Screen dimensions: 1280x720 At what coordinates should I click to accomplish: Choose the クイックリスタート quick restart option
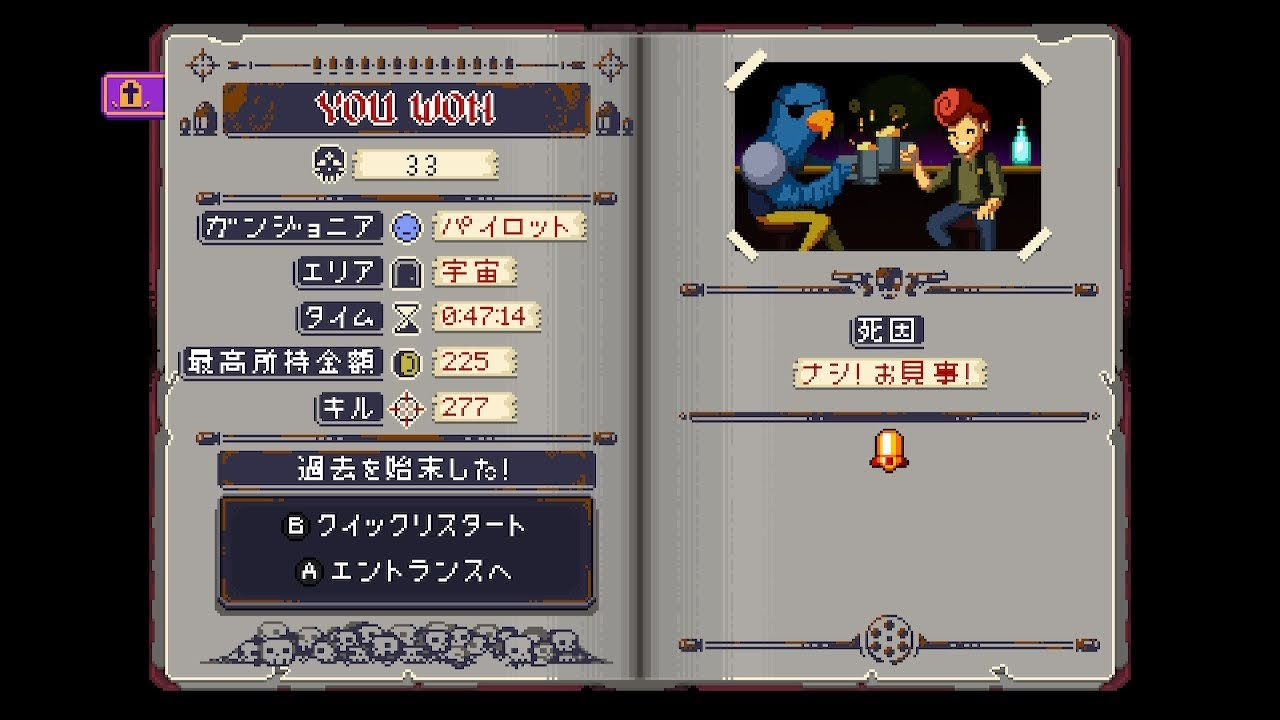406,526
